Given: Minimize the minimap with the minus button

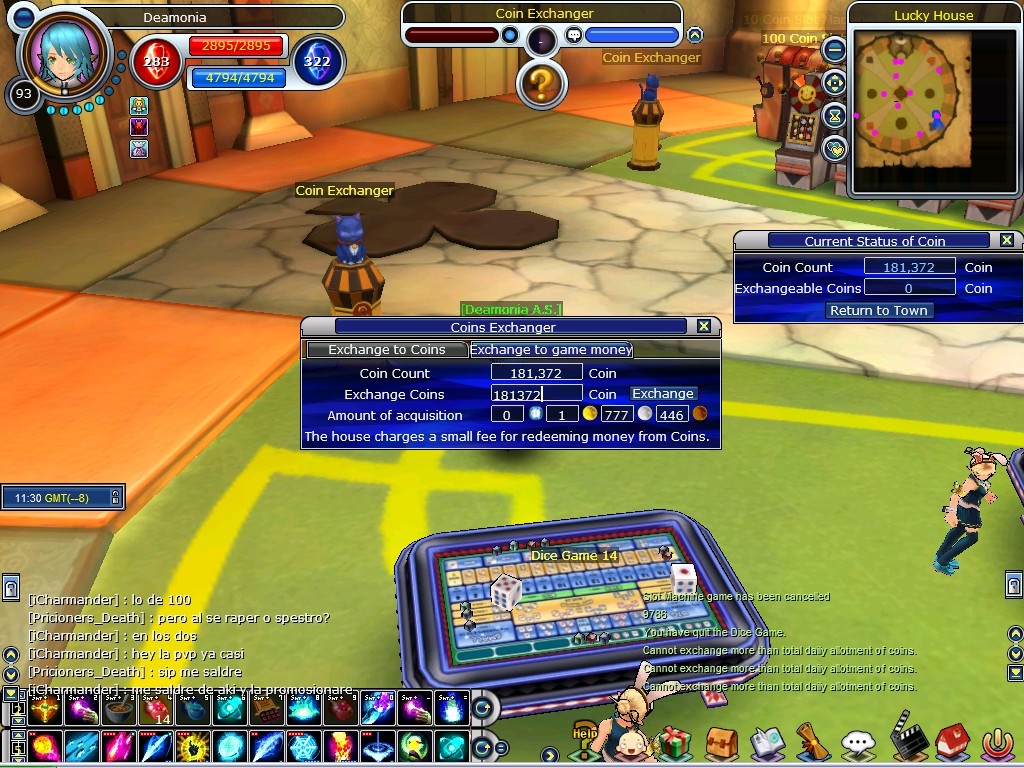Looking at the screenshot, I should (834, 48).
